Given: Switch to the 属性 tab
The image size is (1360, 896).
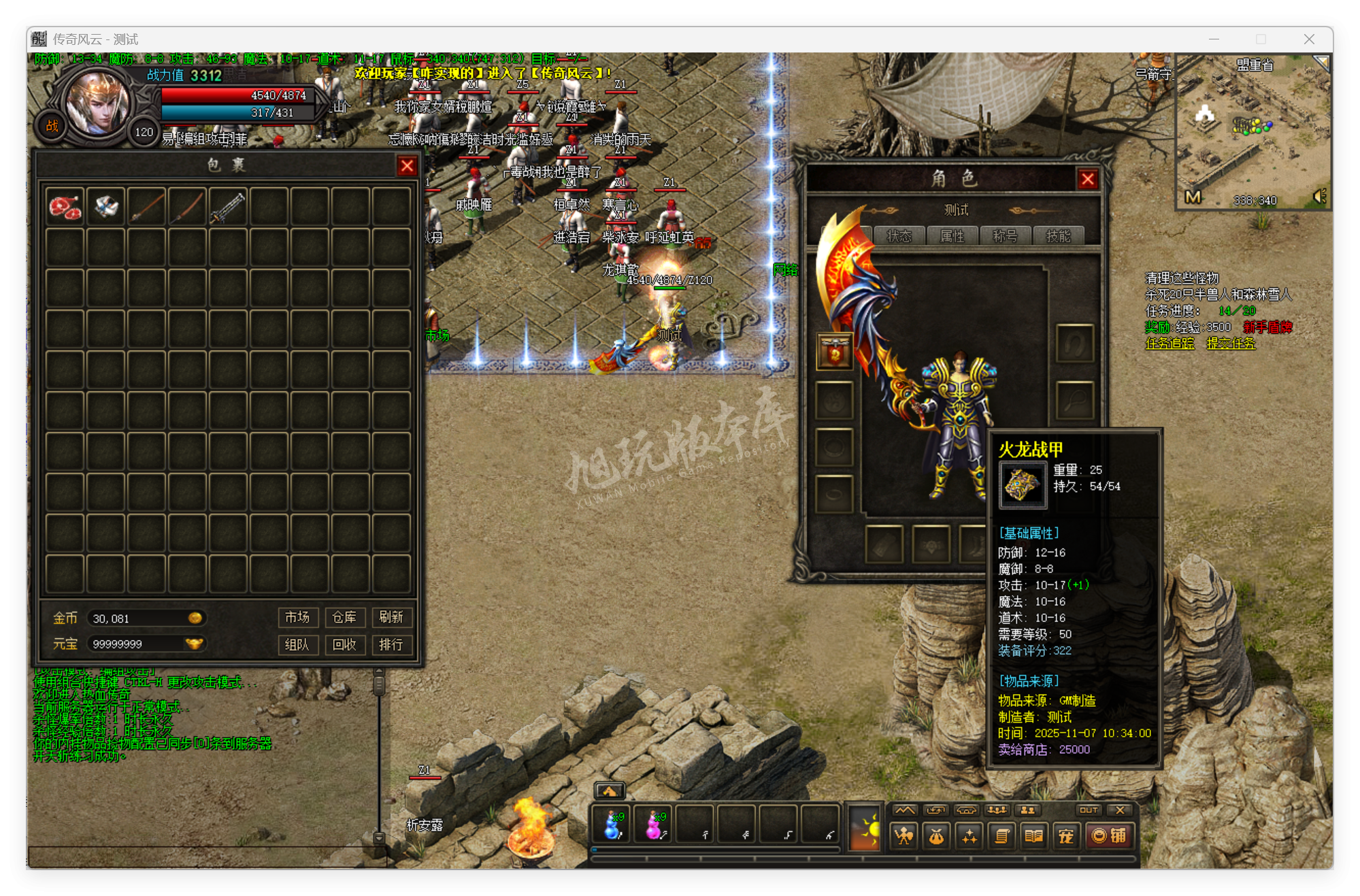Looking at the screenshot, I should pyautogui.click(x=954, y=236).
